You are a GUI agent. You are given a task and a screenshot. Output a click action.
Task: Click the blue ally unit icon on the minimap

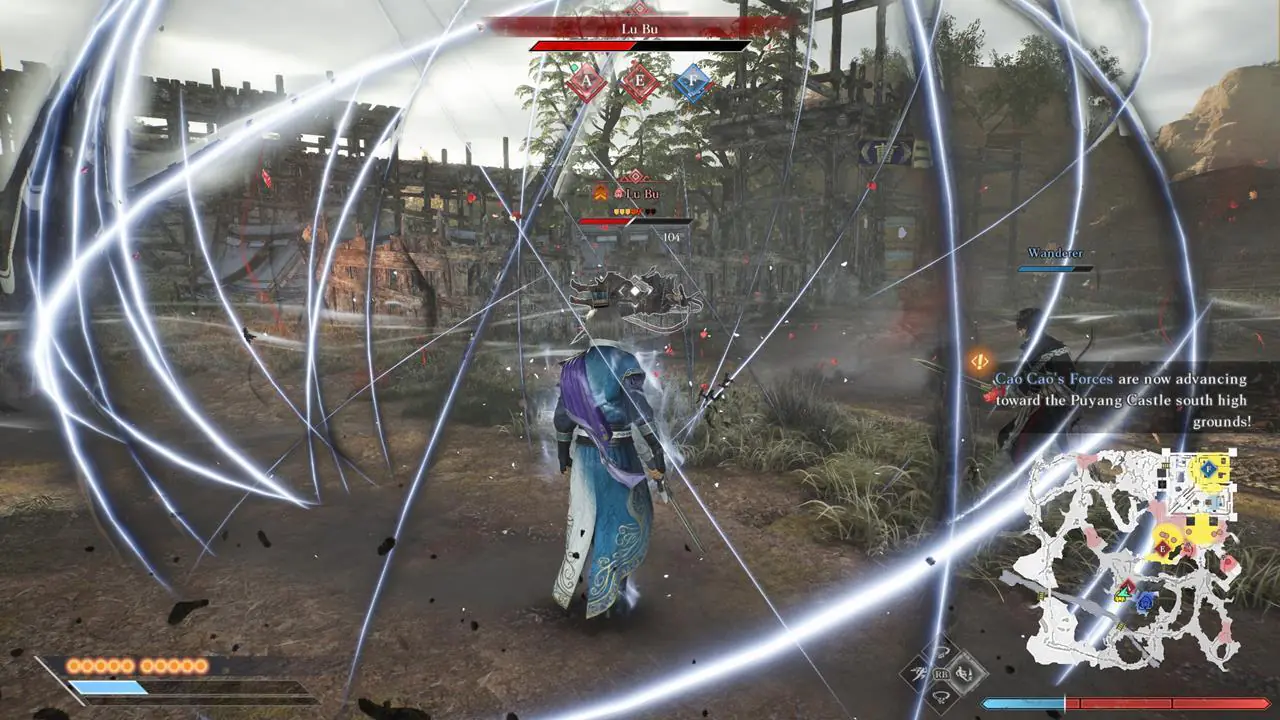[1146, 601]
